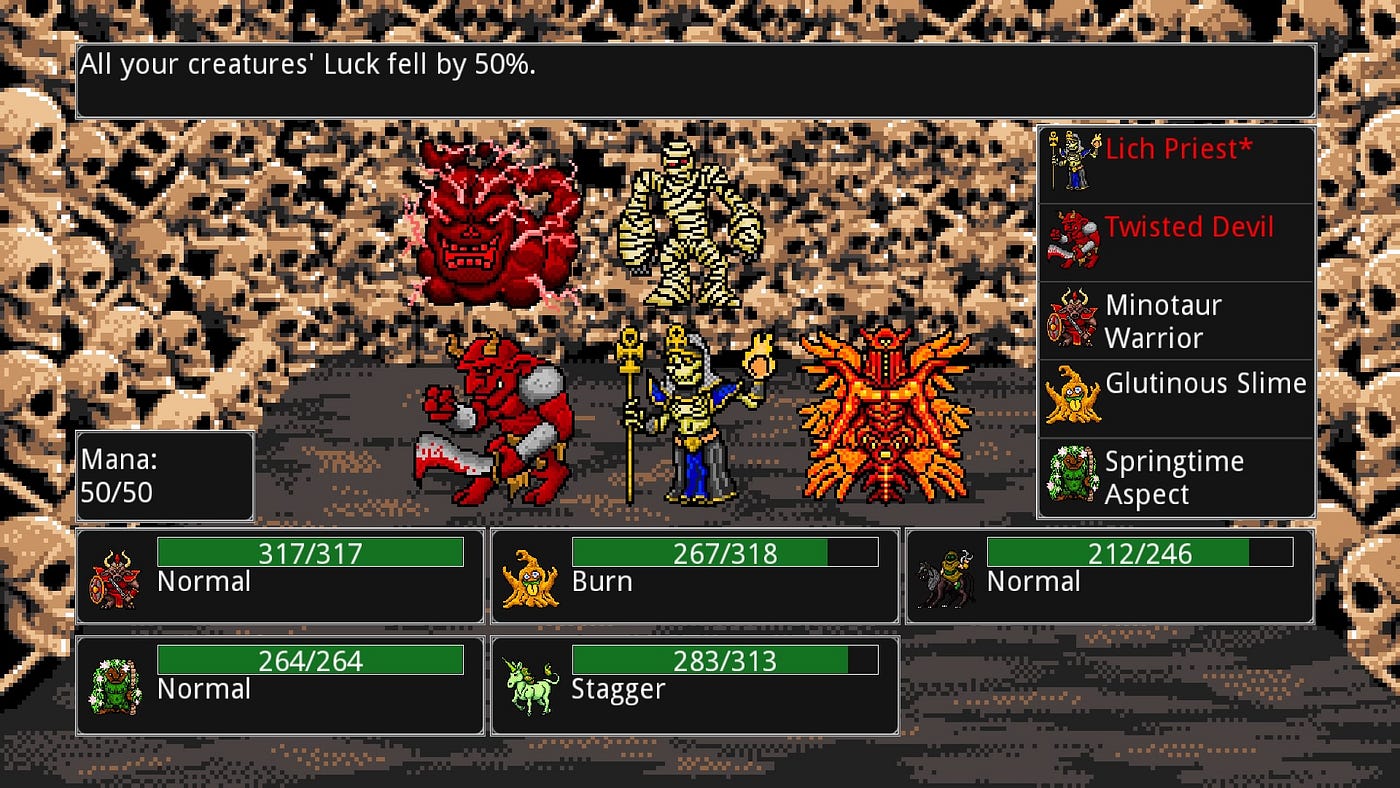Select the staggered unicorn's party panel
Screen dimensions: 1400x788
[x=694, y=685]
